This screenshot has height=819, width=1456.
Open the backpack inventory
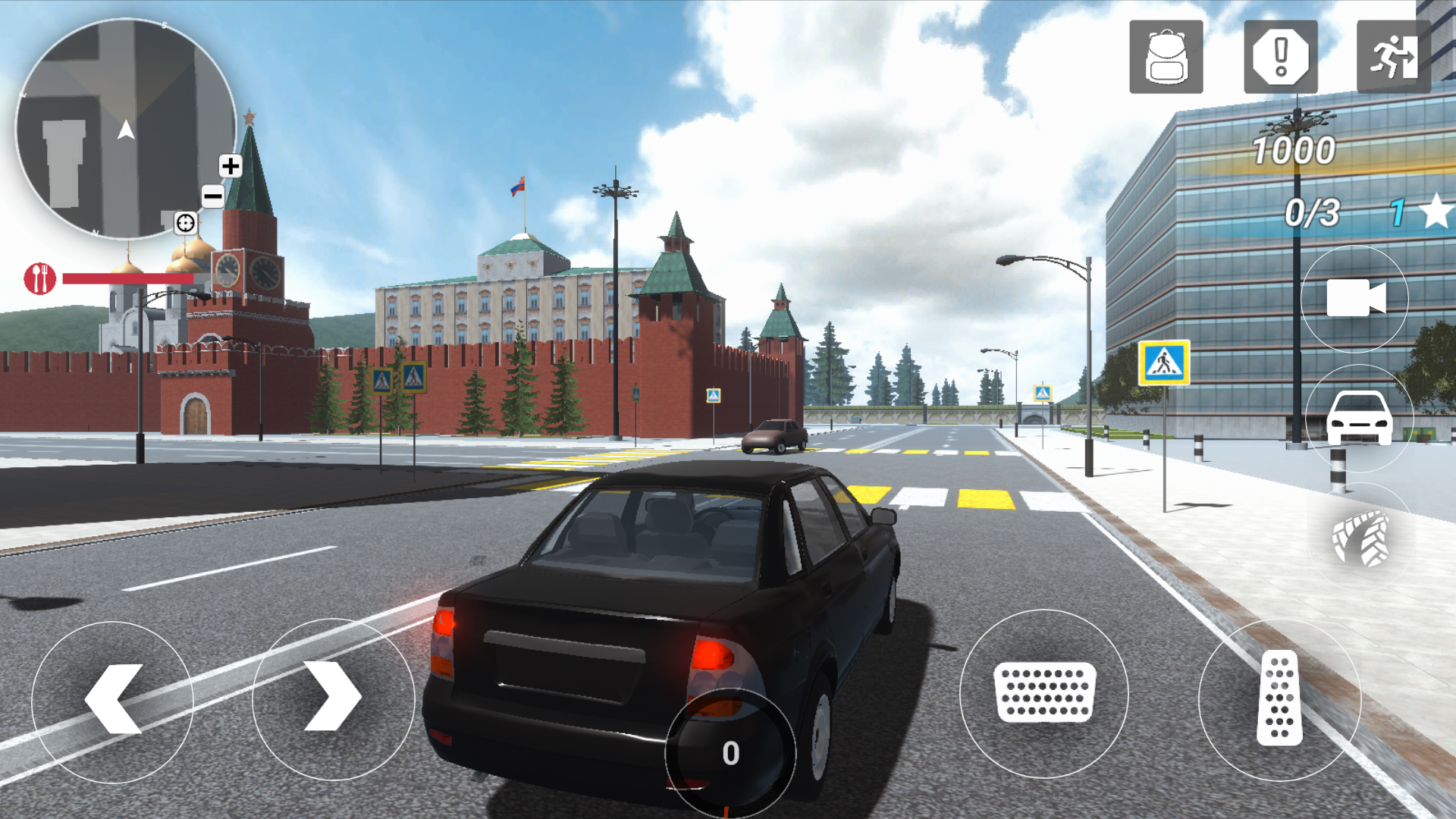coord(1166,57)
